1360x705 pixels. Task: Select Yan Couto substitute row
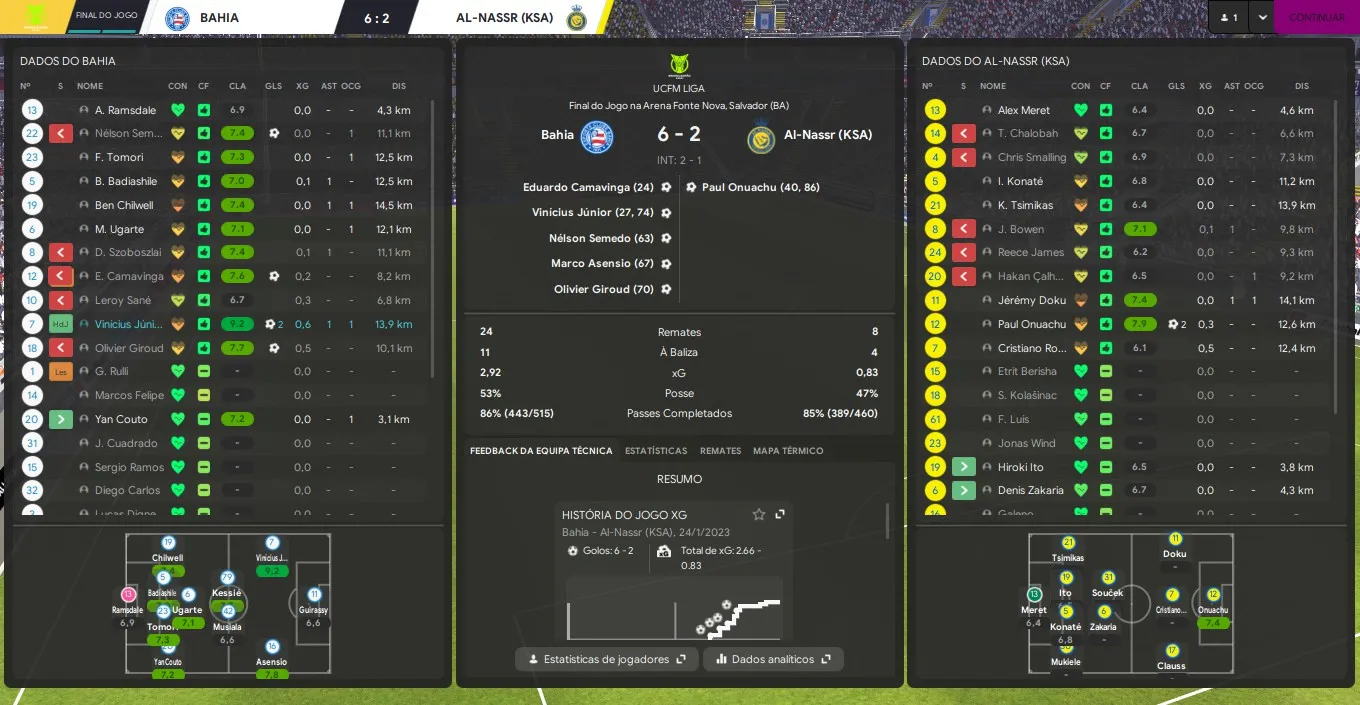click(121, 419)
